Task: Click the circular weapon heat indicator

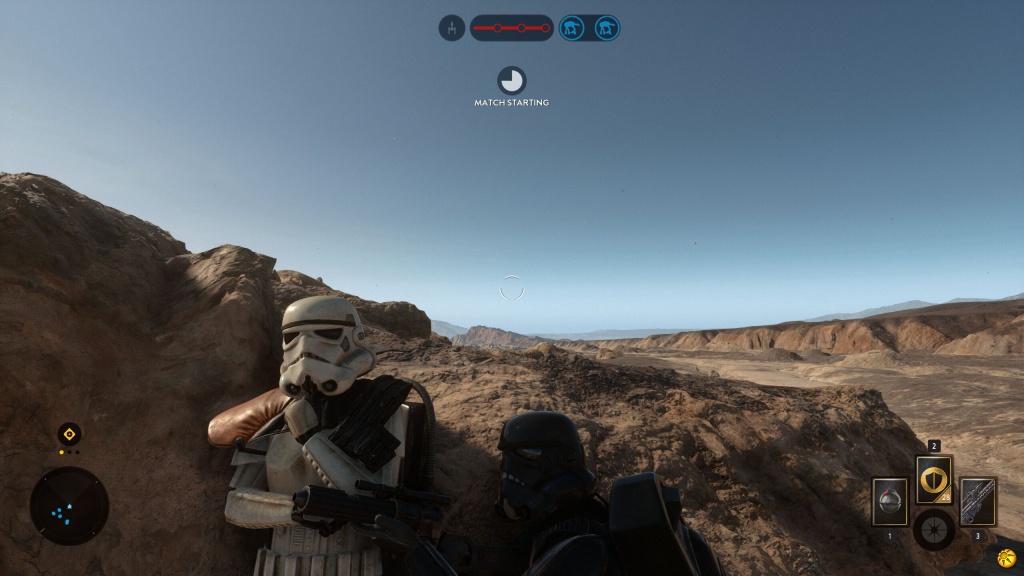Action: (933, 529)
